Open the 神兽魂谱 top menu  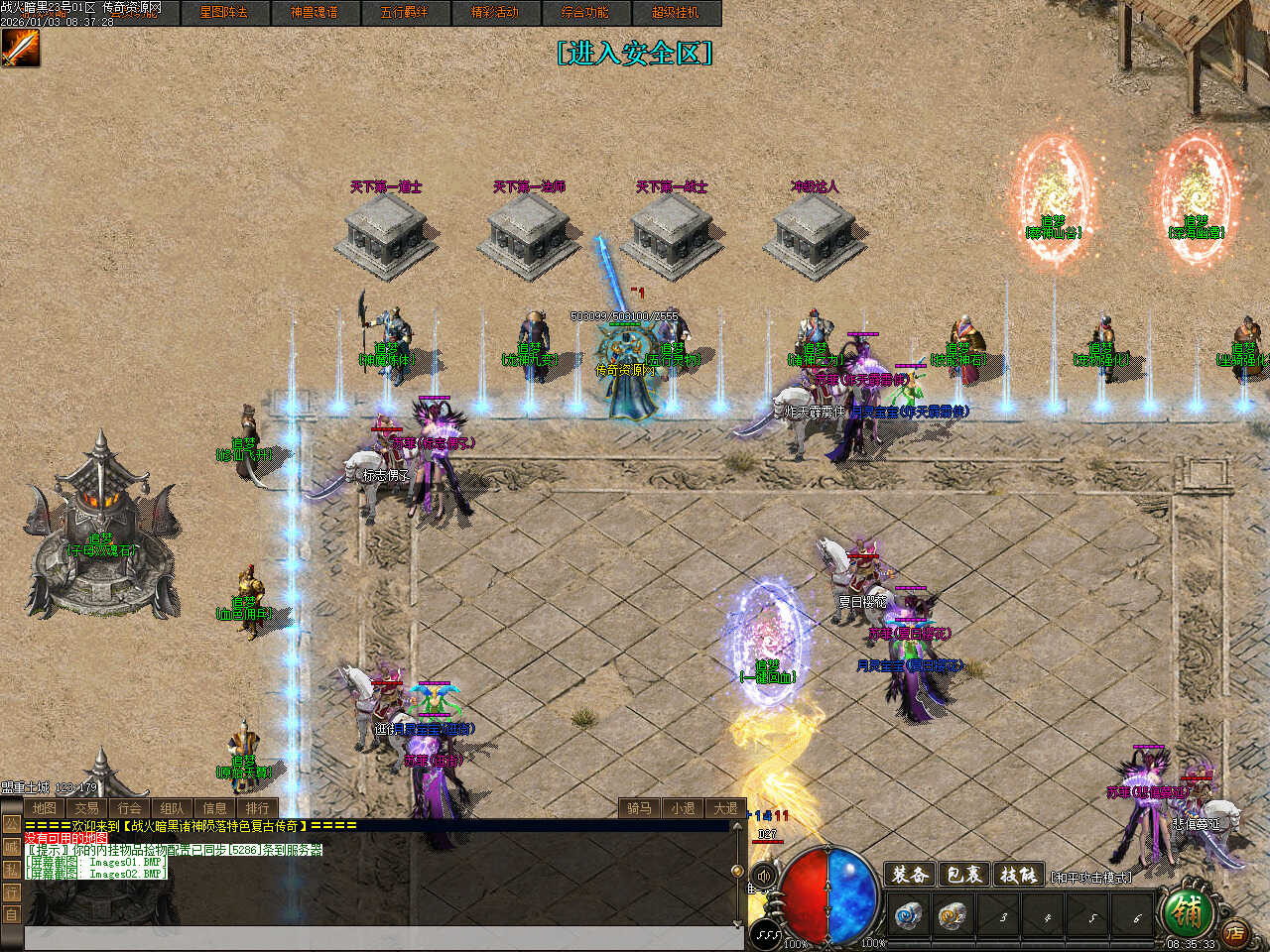(315, 13)
